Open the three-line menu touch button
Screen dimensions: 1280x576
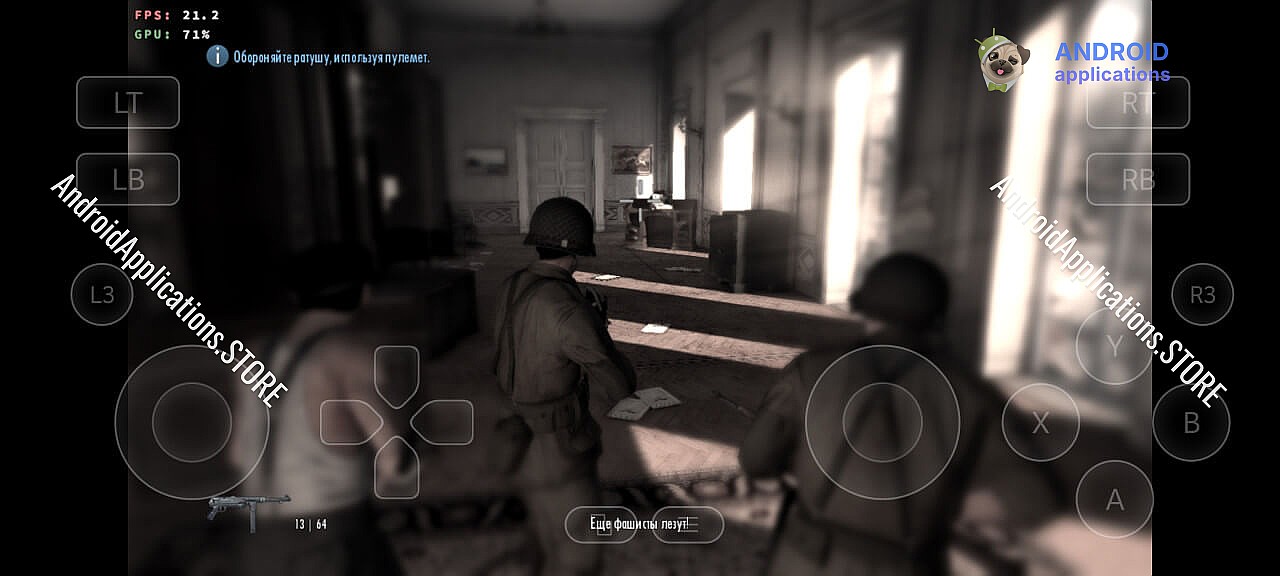pos(688,525)
